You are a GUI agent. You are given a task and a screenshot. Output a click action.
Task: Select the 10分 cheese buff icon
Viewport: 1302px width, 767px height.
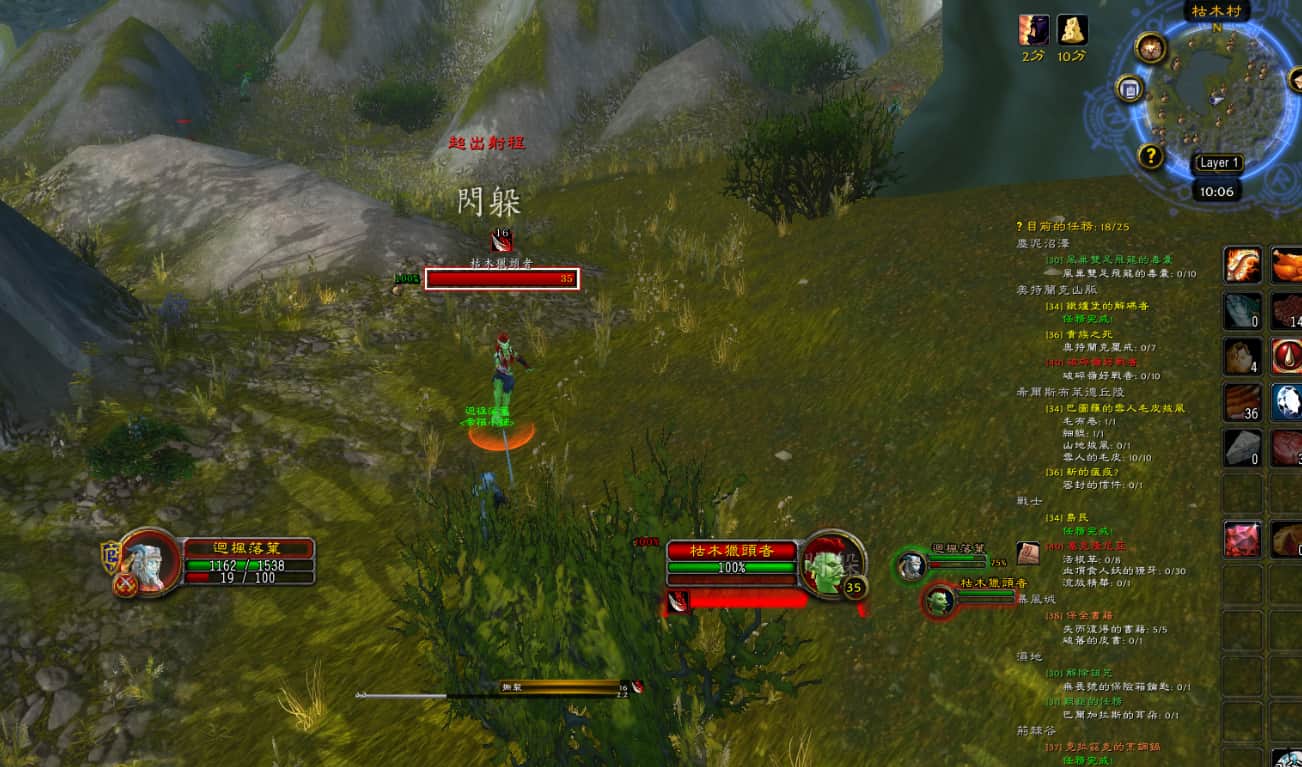coord(1072,30)
